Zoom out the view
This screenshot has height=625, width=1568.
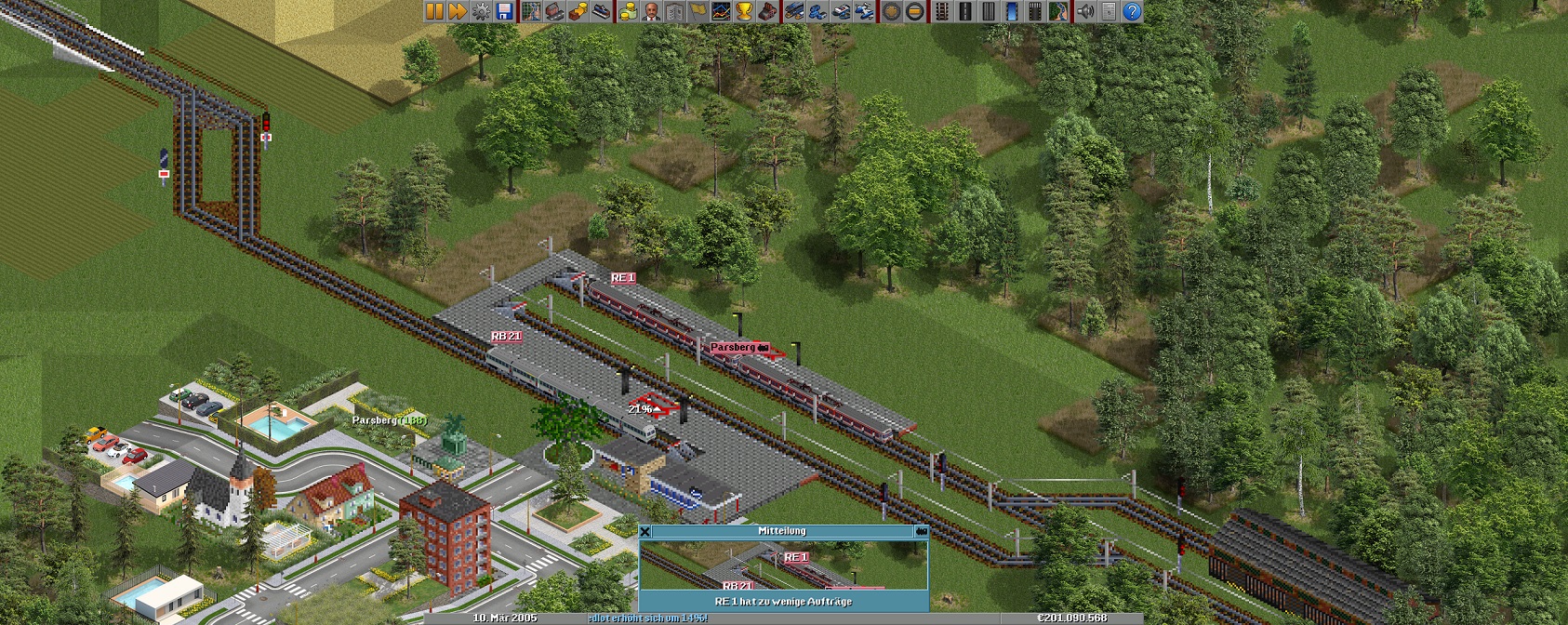915,11
